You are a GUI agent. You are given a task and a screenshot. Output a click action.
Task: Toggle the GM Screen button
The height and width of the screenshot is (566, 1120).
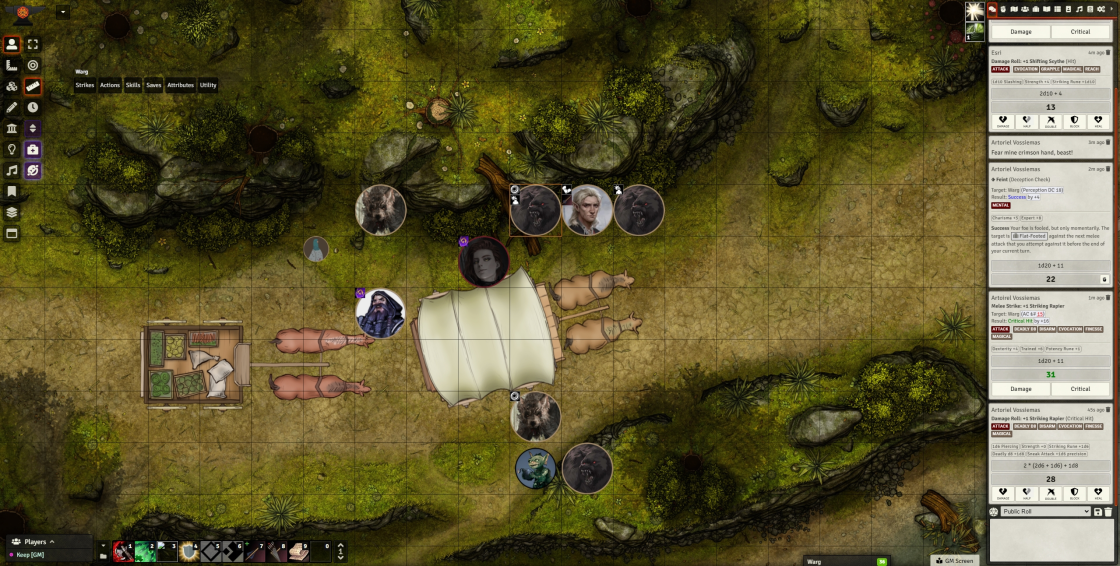pyautogui.click(x=953, y=560)
